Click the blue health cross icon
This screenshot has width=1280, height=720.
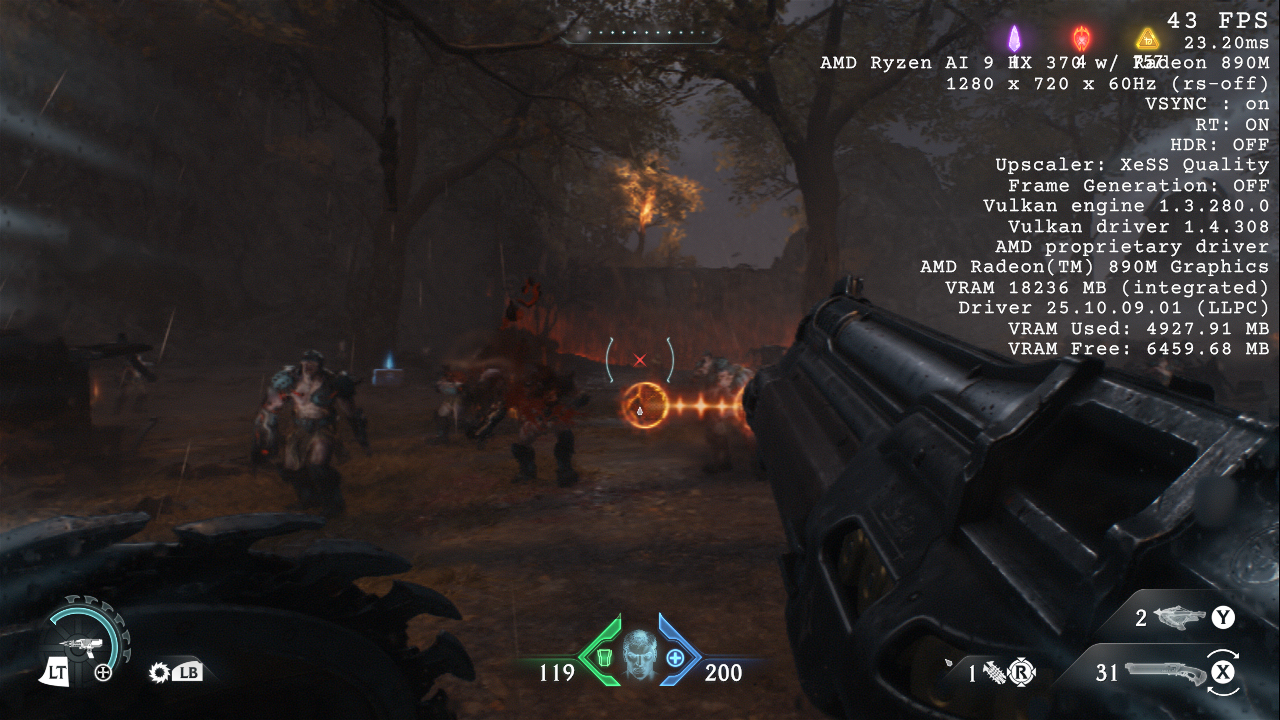pyautogui.click(x=675, y=657)
